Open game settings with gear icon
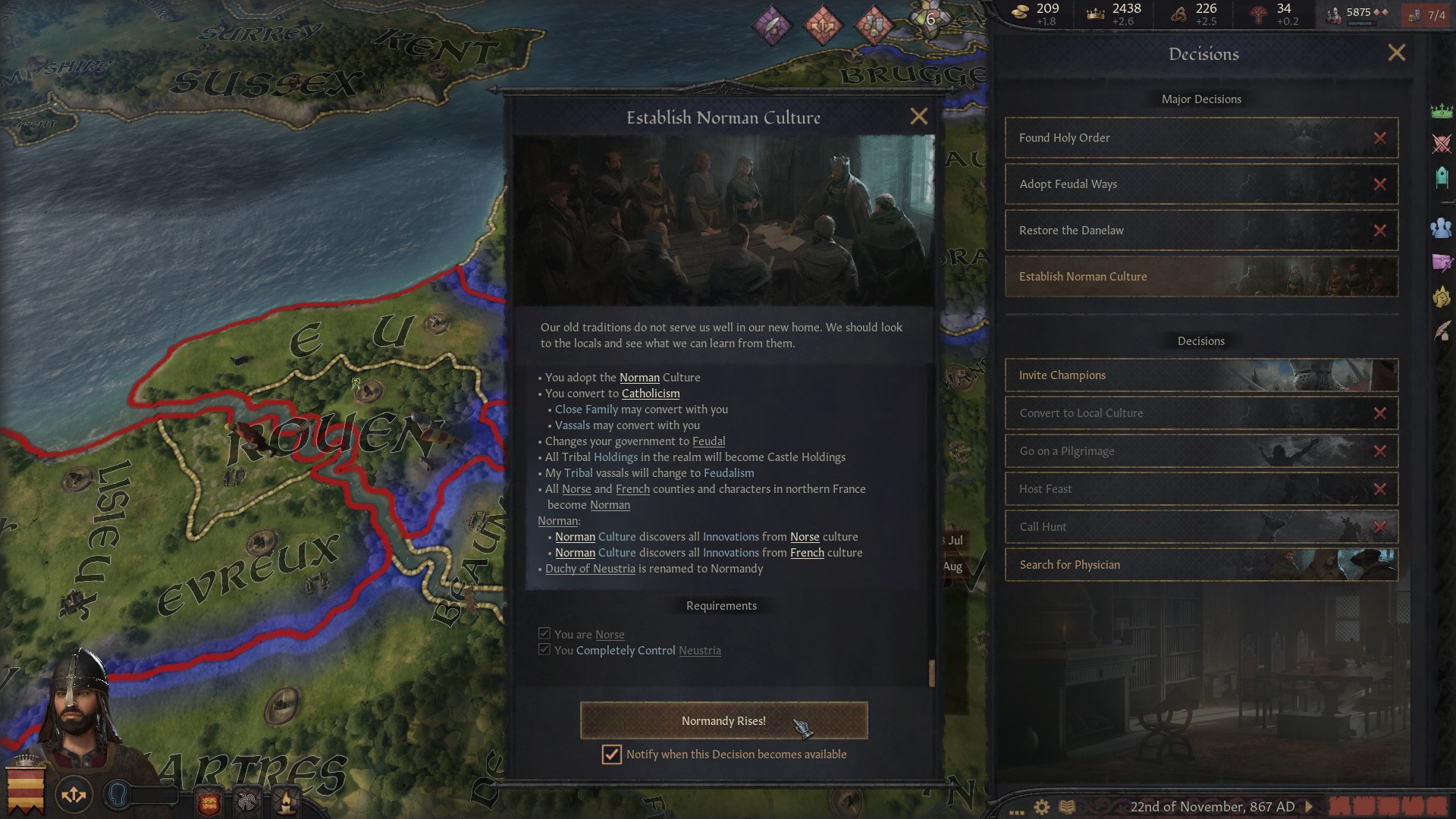Viewport: 1456px width, 819px height. tap(1041, 807)
